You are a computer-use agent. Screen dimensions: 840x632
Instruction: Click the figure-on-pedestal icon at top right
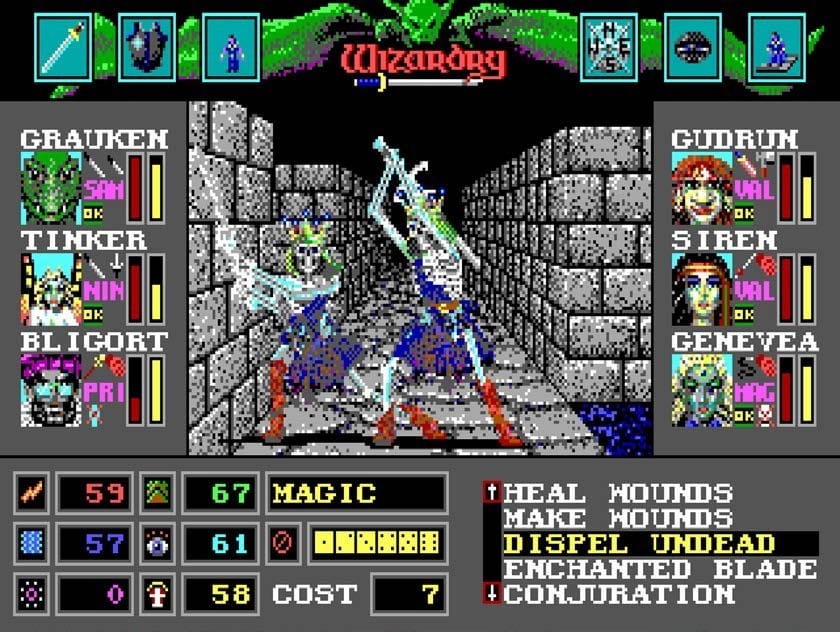coord(777,47)
